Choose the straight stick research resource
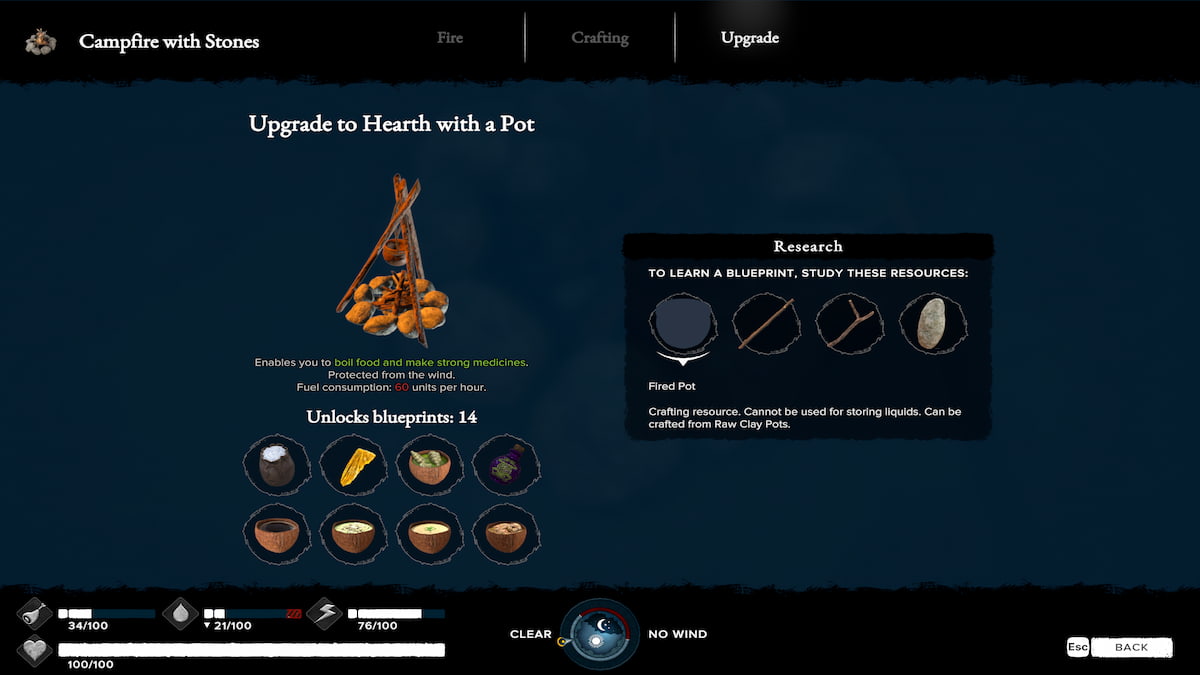 tap(765, 325)
